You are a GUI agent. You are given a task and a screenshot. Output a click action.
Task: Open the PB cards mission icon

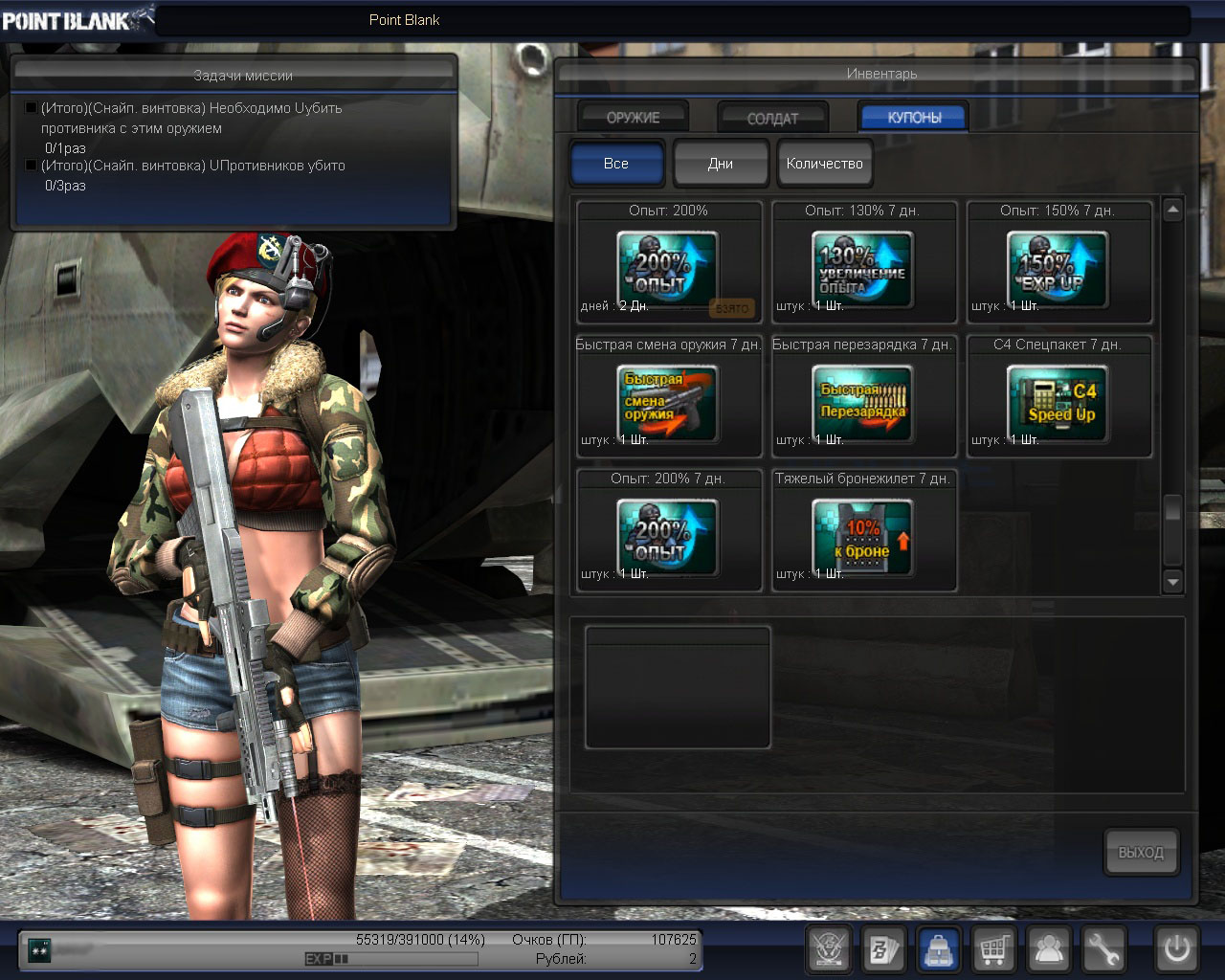(882, 949)
